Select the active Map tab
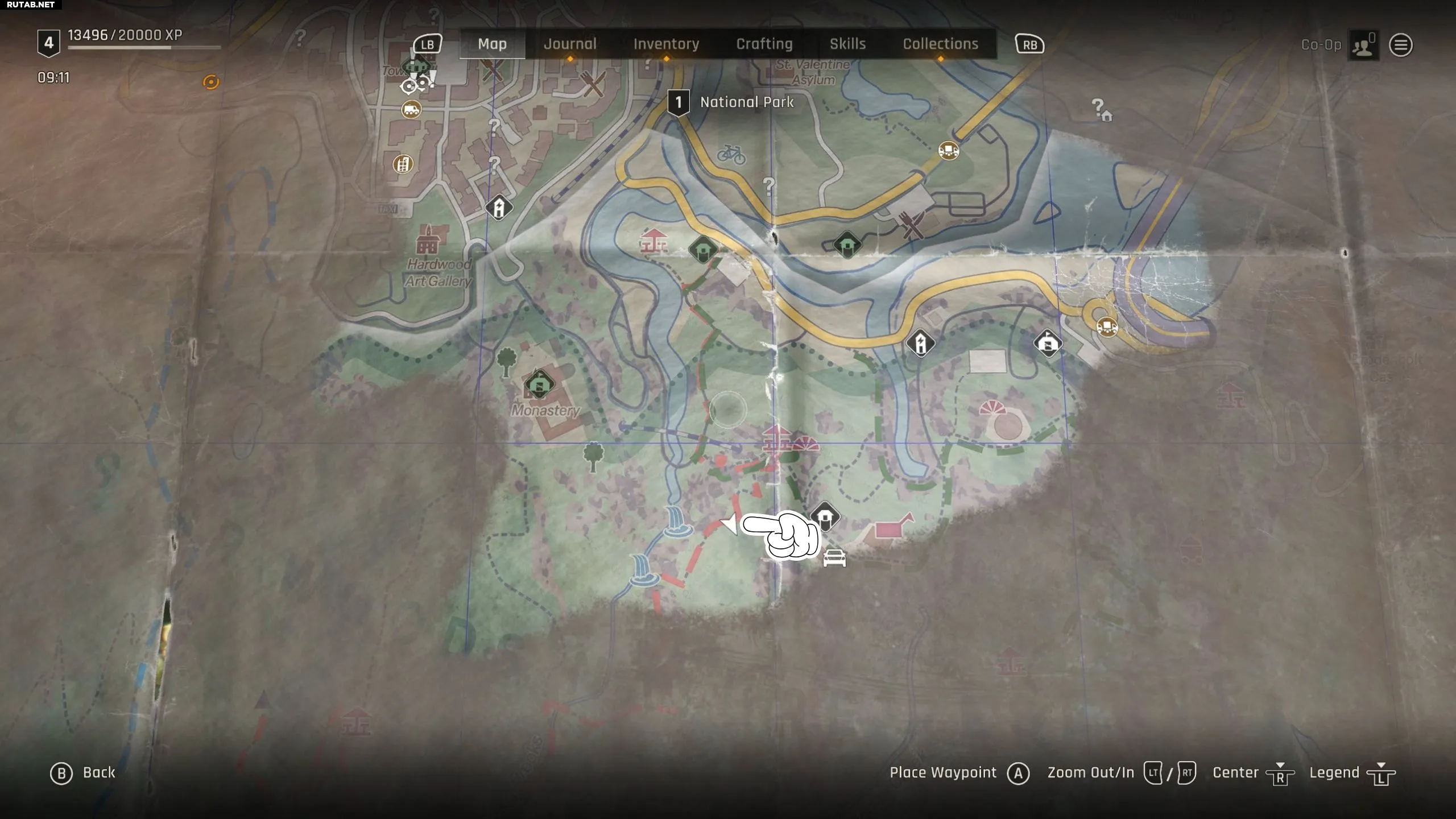The height and width of the screenshot is (819, 1456). coord(492,44)
